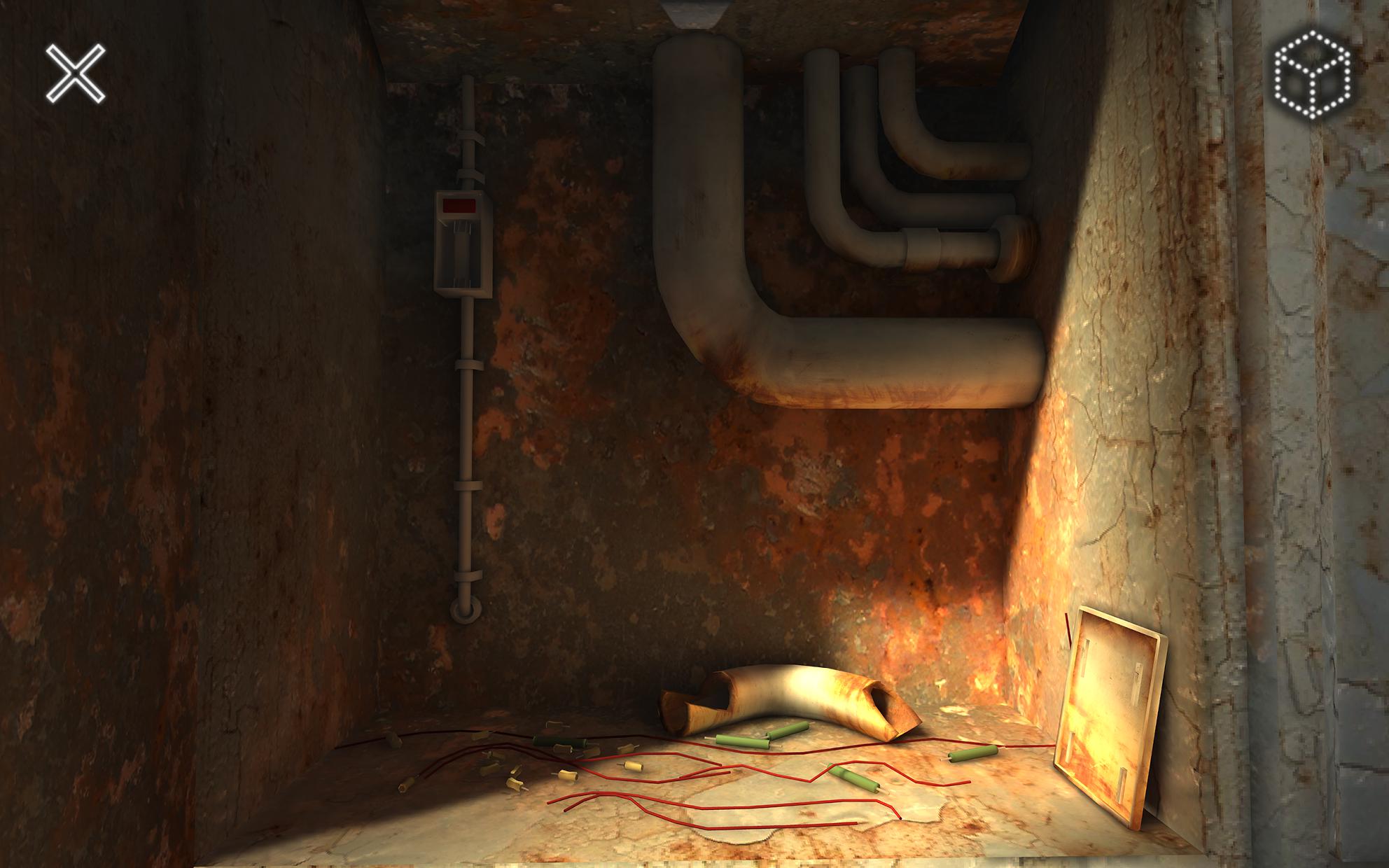1389x868 pixels.
Task: Tap the vertical conduit on the left wall
Action: (469, 420)
